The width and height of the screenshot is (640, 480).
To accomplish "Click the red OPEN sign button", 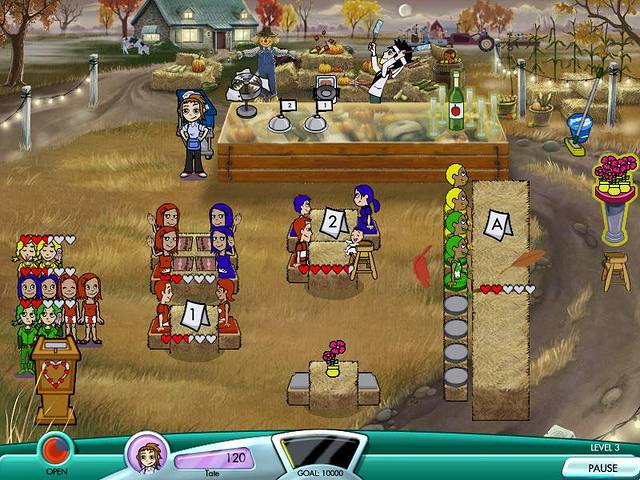I will click(x=55, y=447).
